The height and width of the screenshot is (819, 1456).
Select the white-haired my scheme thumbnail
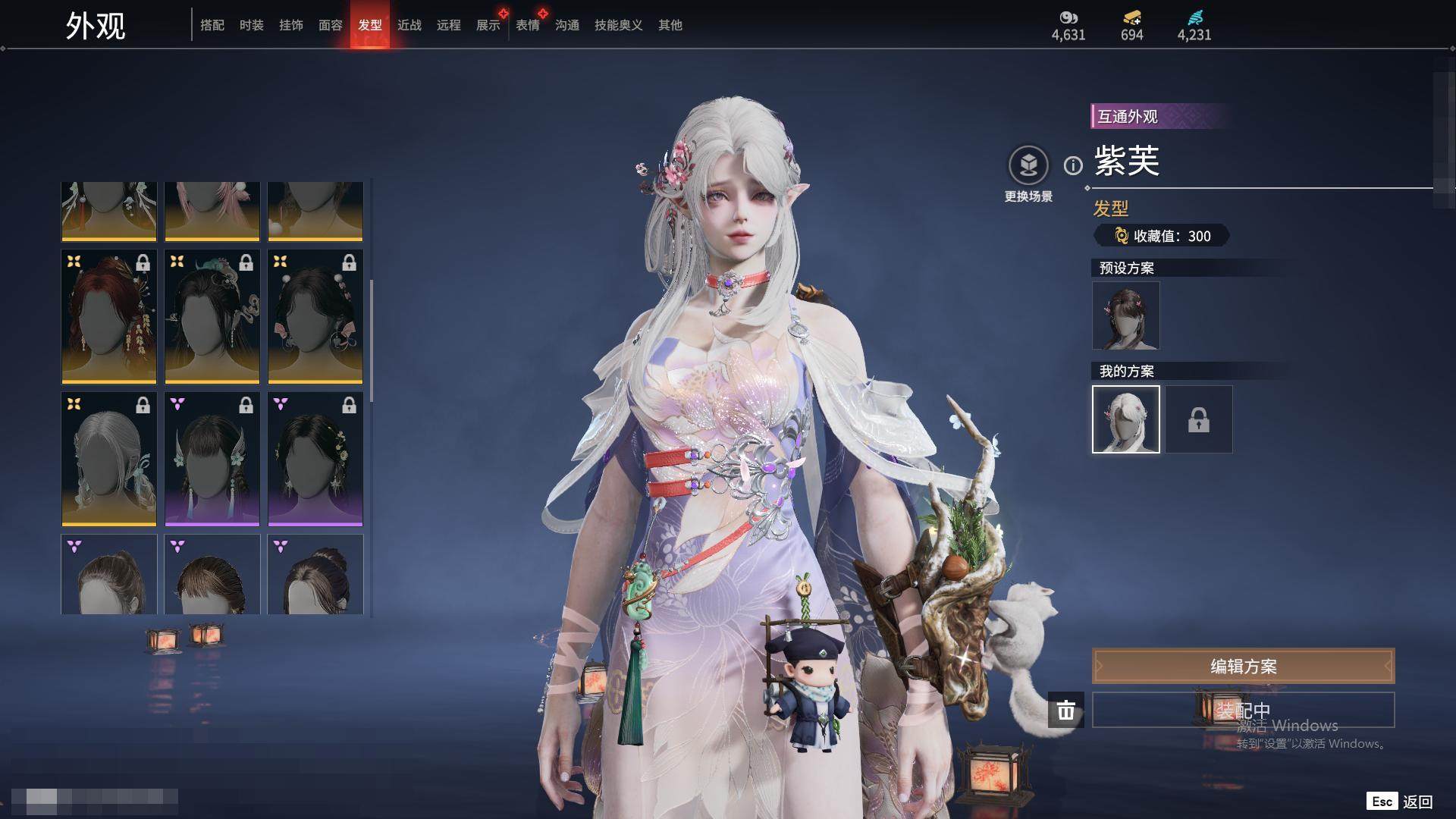coord(1125,419)
